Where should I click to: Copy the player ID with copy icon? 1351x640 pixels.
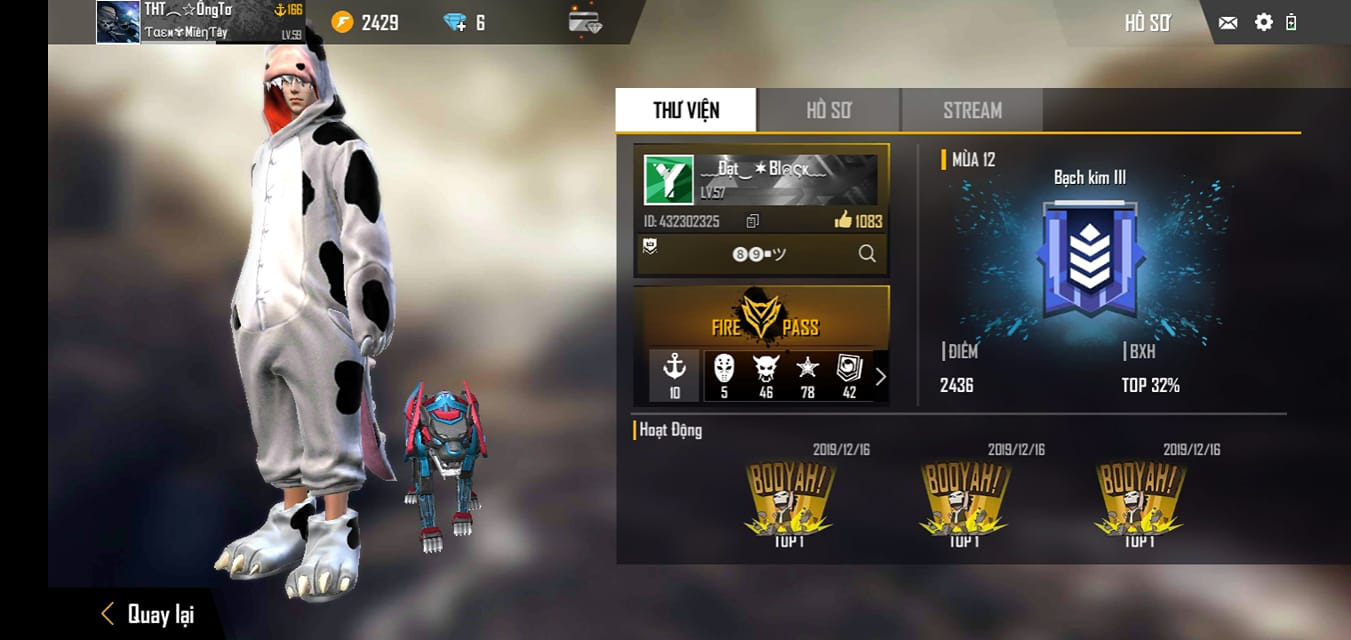753,221
